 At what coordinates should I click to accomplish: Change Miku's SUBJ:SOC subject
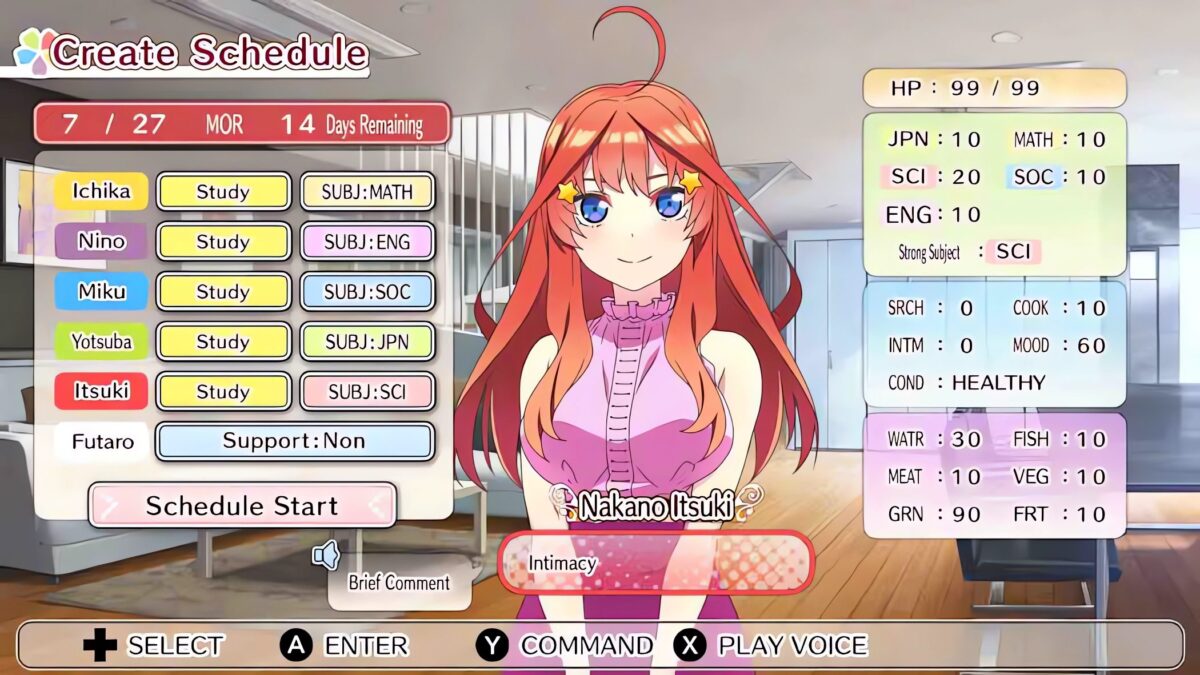point(368,292)
